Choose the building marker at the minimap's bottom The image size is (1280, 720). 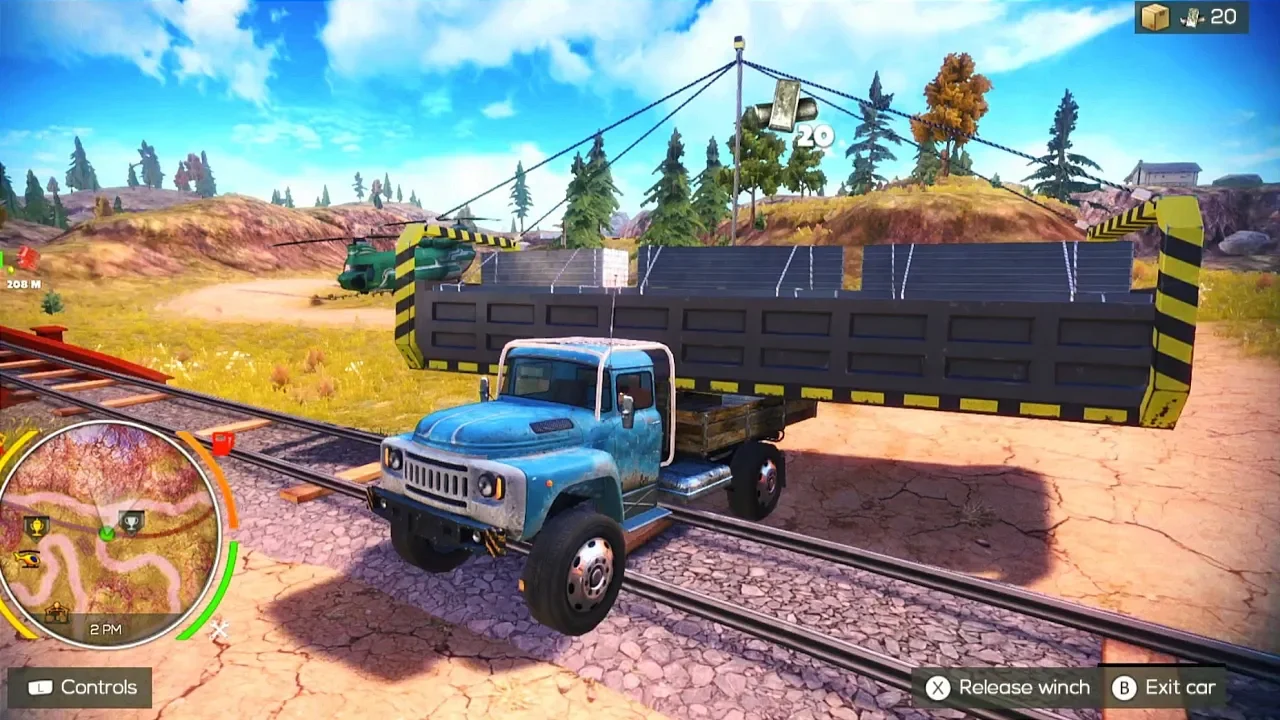[57, 612]
